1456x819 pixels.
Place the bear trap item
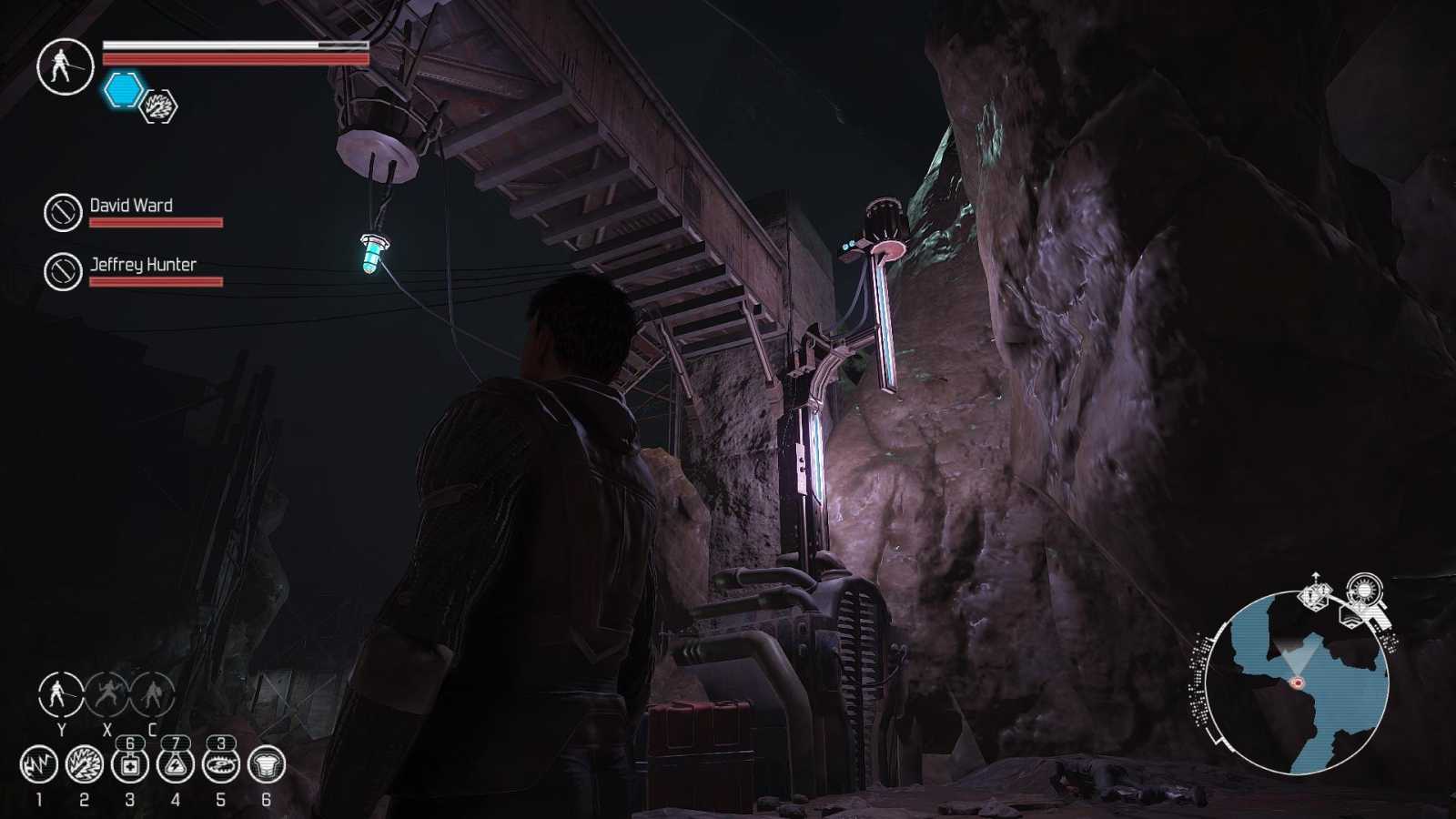[221, 765]
